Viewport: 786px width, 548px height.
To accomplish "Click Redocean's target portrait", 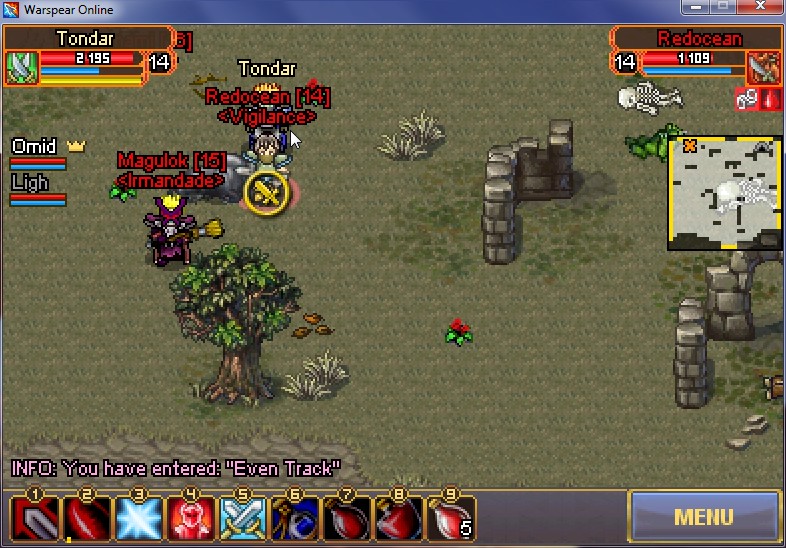I will click(764, 67).
